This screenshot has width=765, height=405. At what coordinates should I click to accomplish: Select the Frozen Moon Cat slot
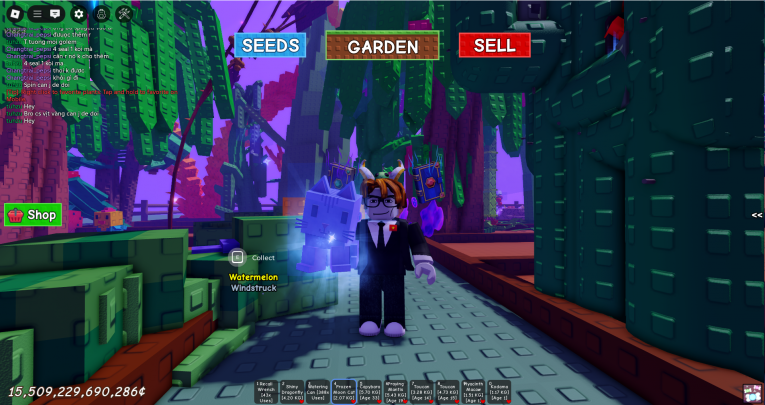(x=344, y=391)
